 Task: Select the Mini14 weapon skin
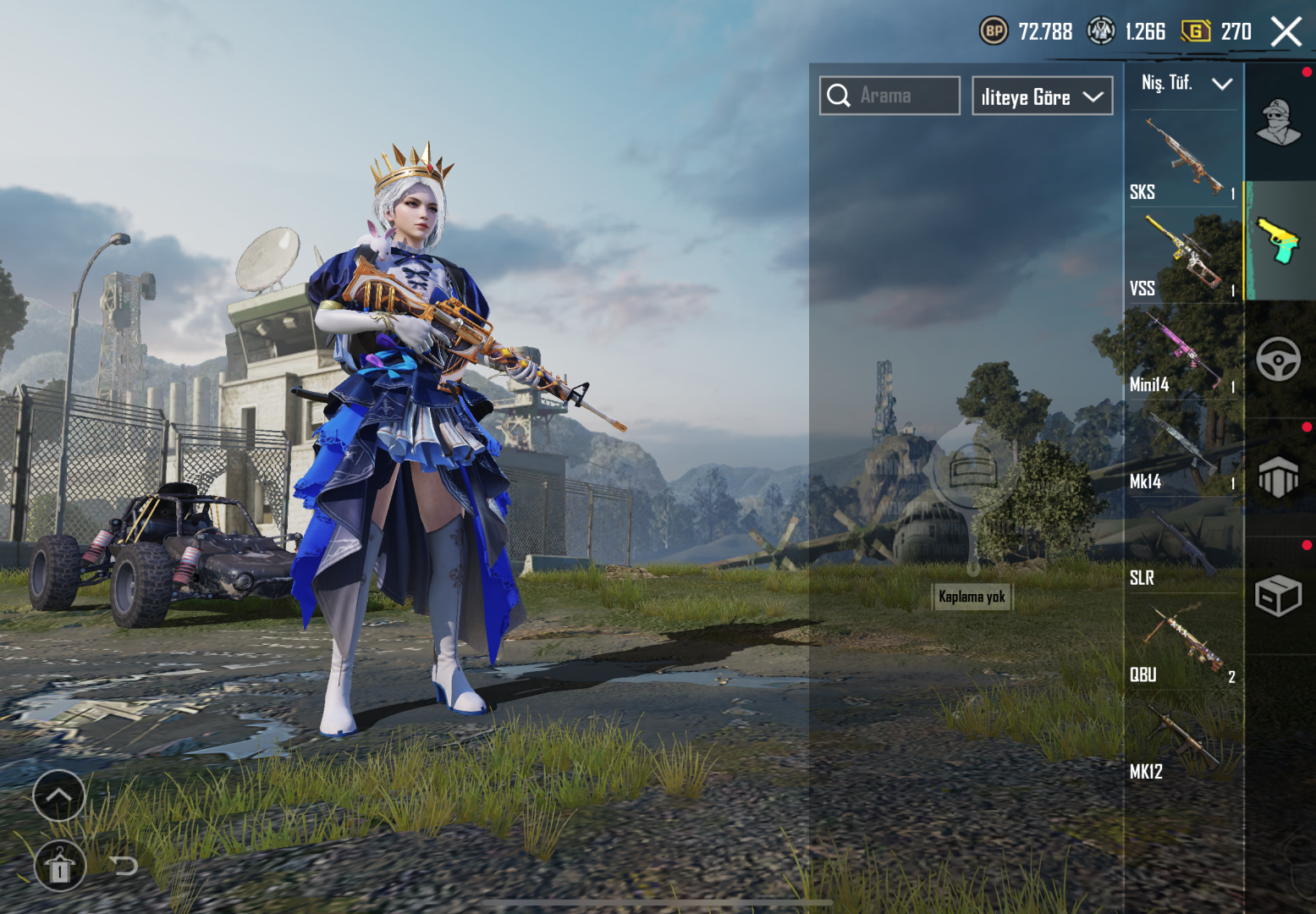coord(1183,352)
